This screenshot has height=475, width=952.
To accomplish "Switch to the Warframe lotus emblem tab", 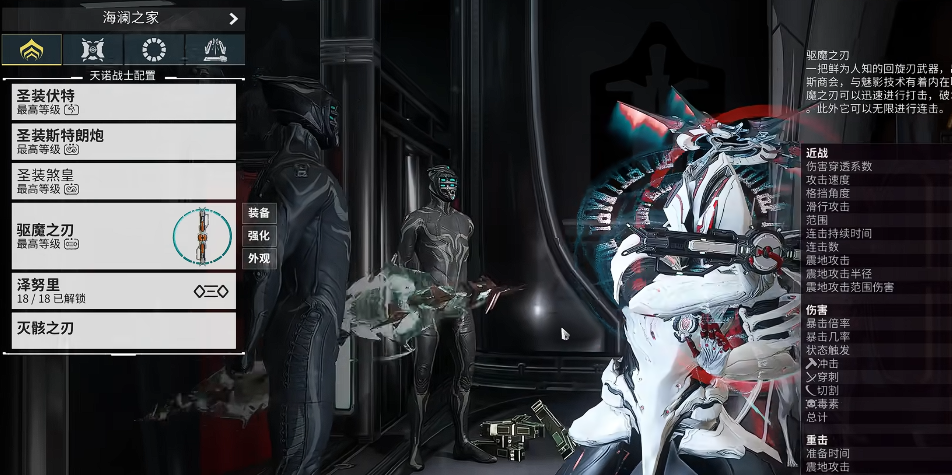I will pos(31,49).
